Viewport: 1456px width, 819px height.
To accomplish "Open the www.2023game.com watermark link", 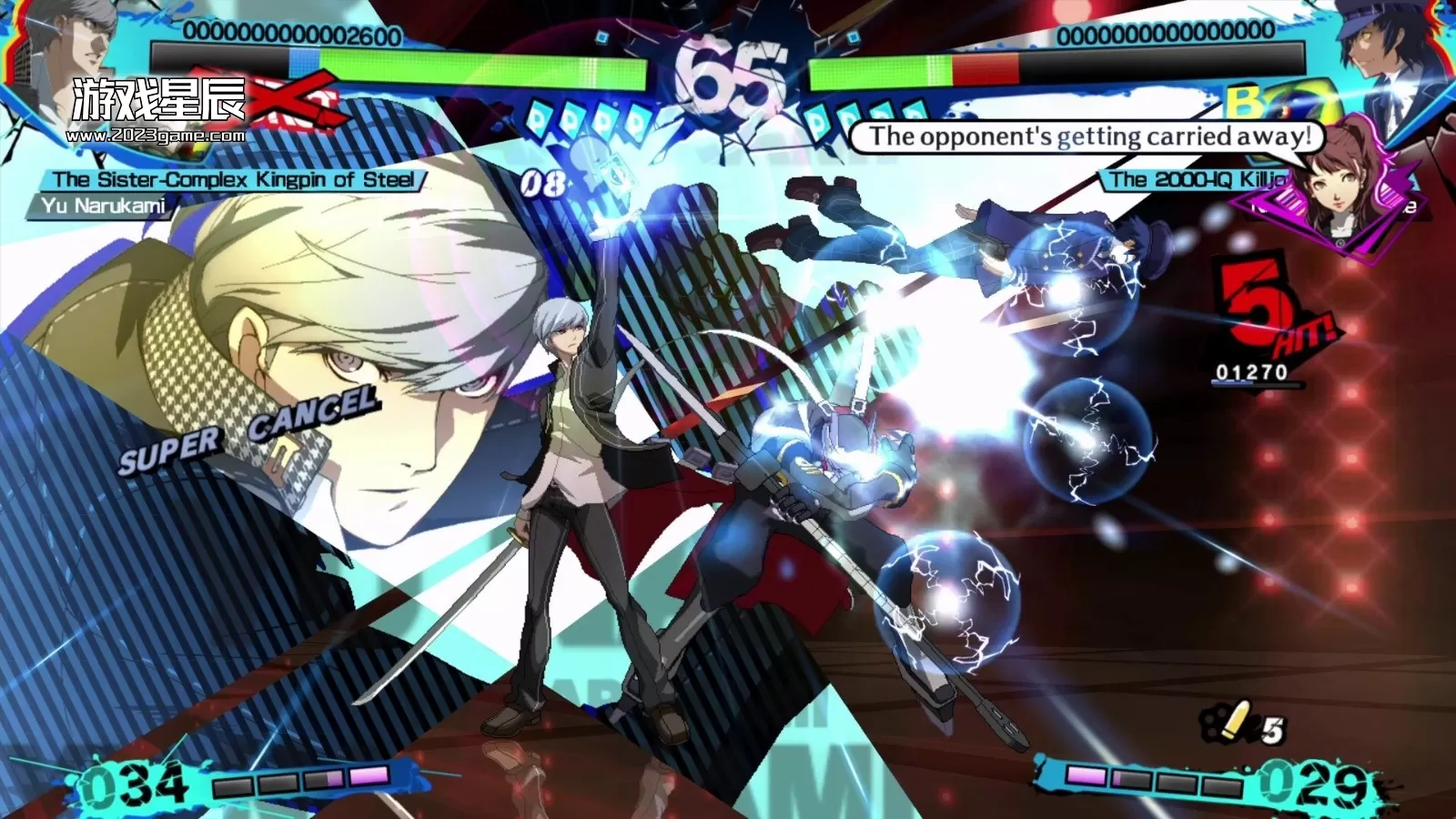I will pyautogui.click(x=156, y=136).
